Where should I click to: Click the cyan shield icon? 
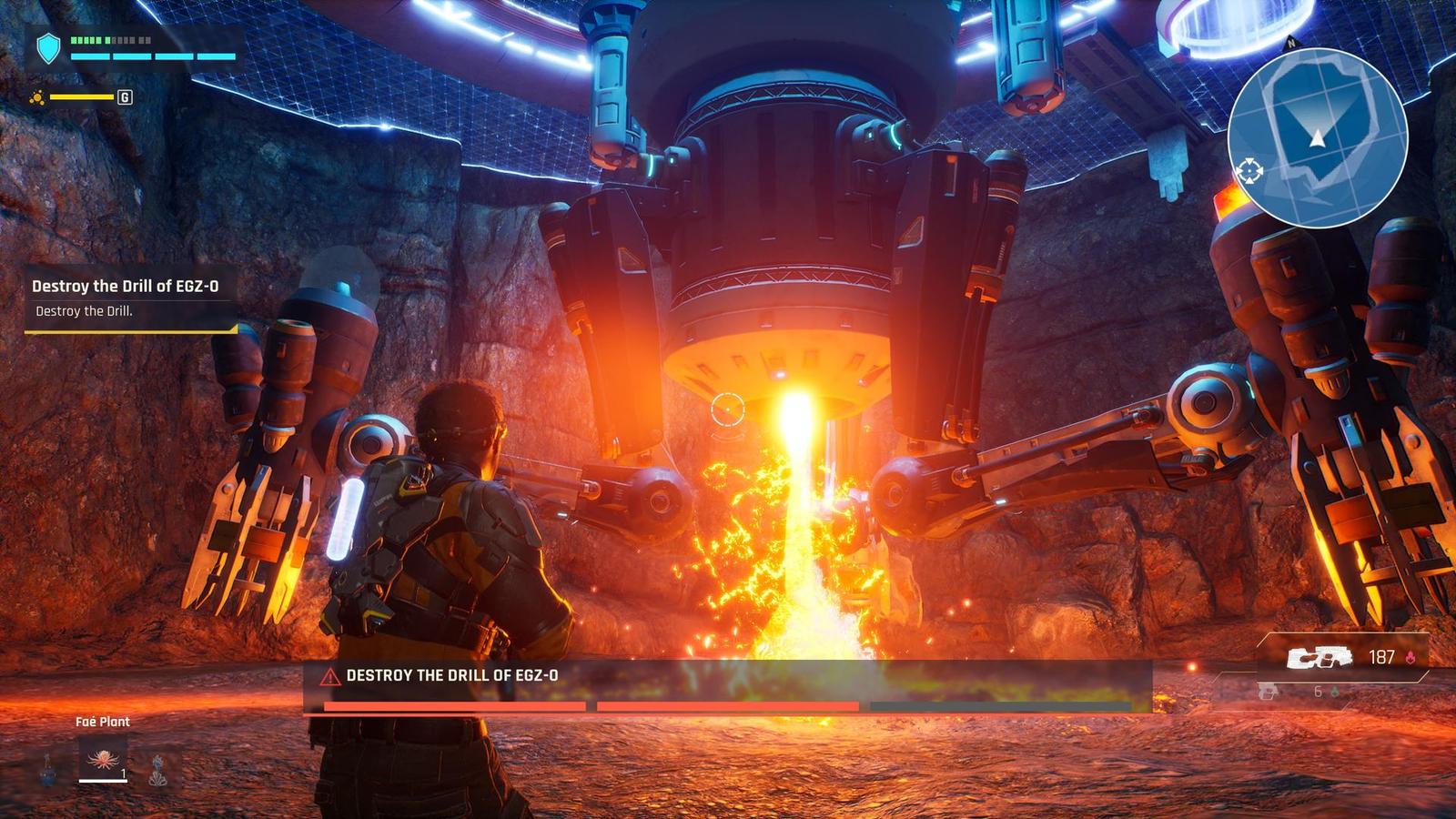point(48,49)
